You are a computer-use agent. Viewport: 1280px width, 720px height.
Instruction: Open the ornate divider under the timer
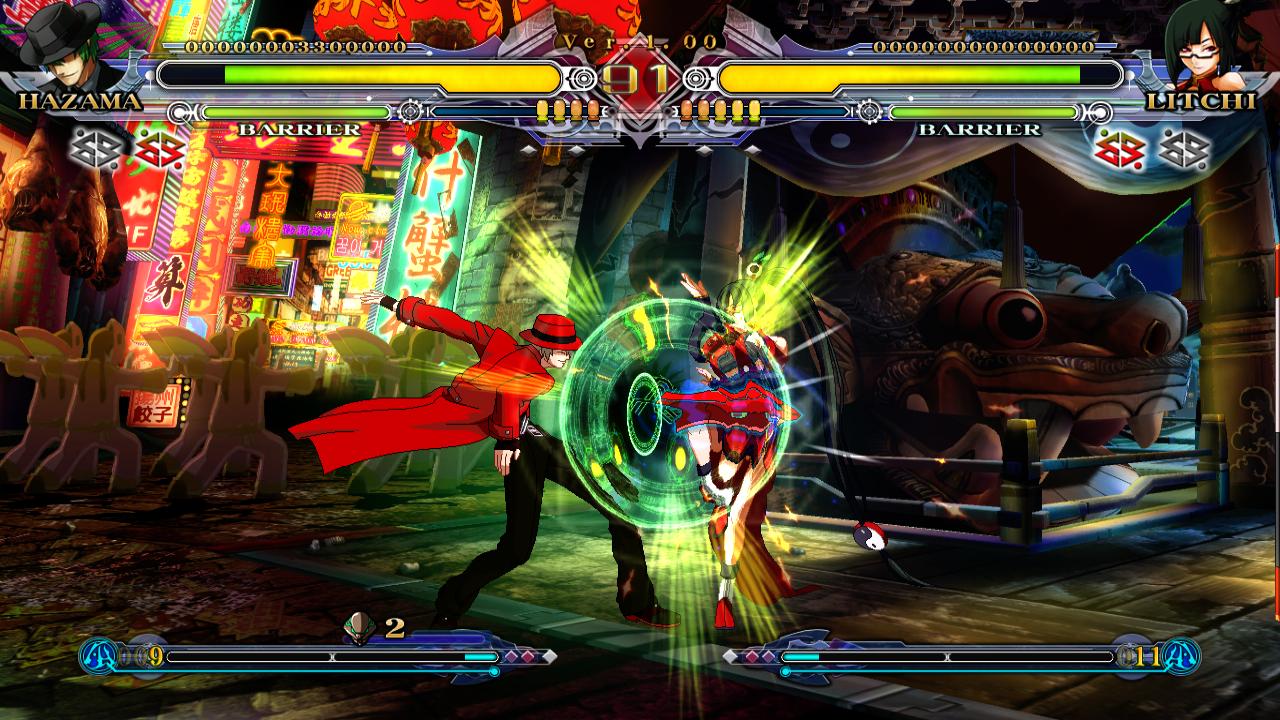coord(640,130)
